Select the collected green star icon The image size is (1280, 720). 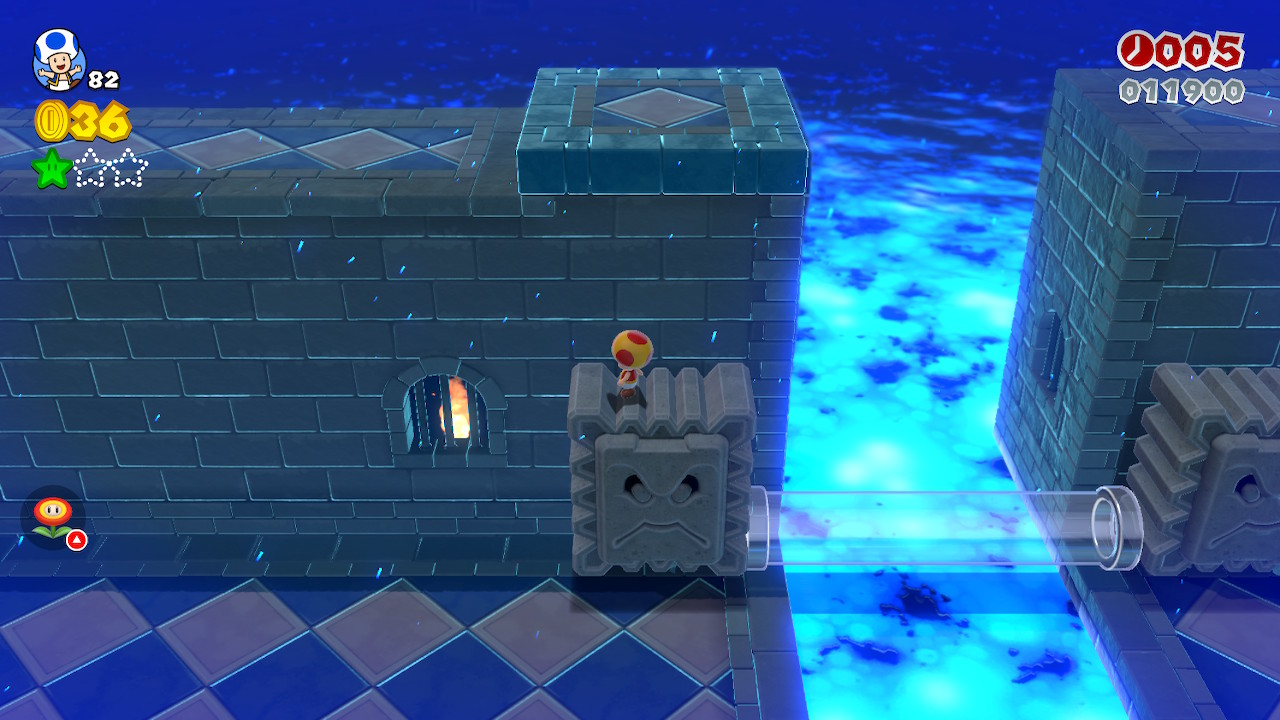(51, 168)
